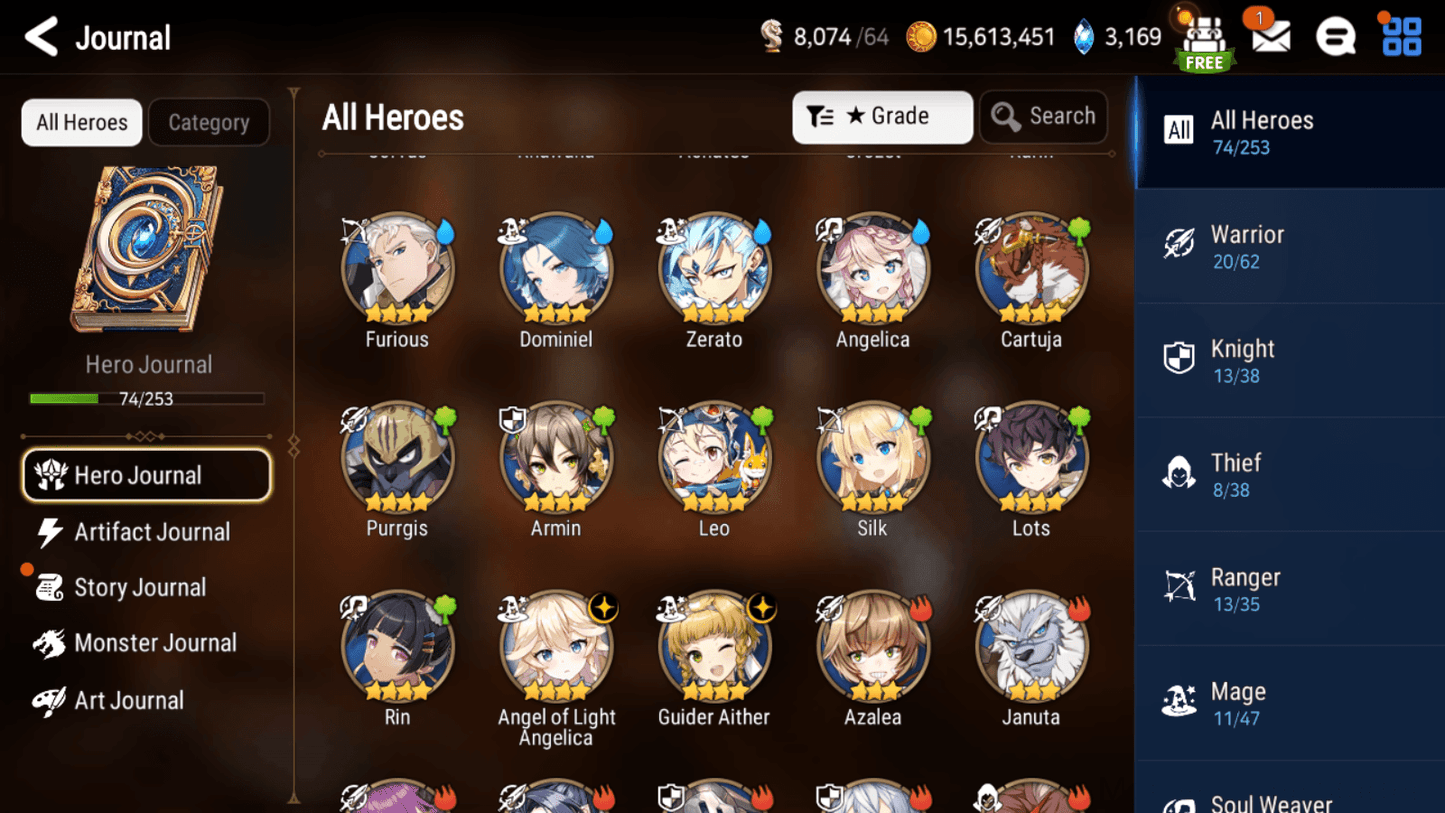Open Angel of Light Angelica's hero entry
Screen dimensions: 1445x813
click(x=556, y=645)
